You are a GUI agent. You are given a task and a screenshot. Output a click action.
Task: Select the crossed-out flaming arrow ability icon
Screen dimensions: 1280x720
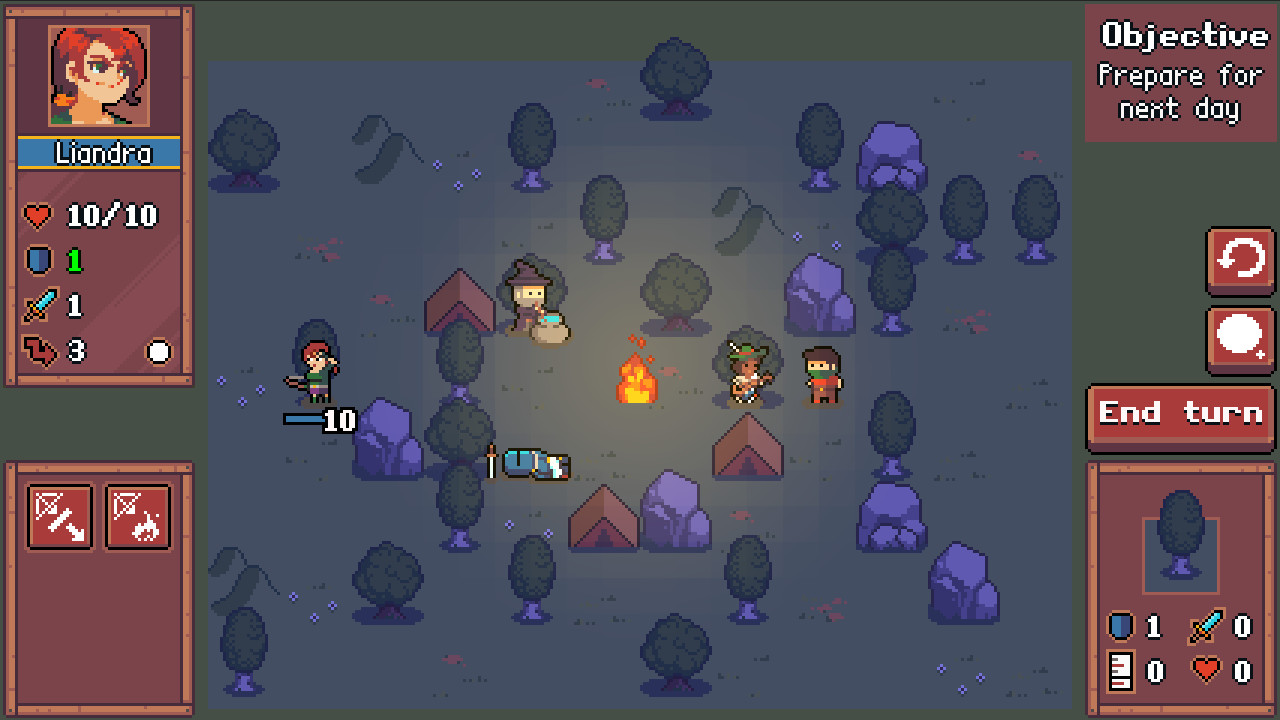pos(139,516)
